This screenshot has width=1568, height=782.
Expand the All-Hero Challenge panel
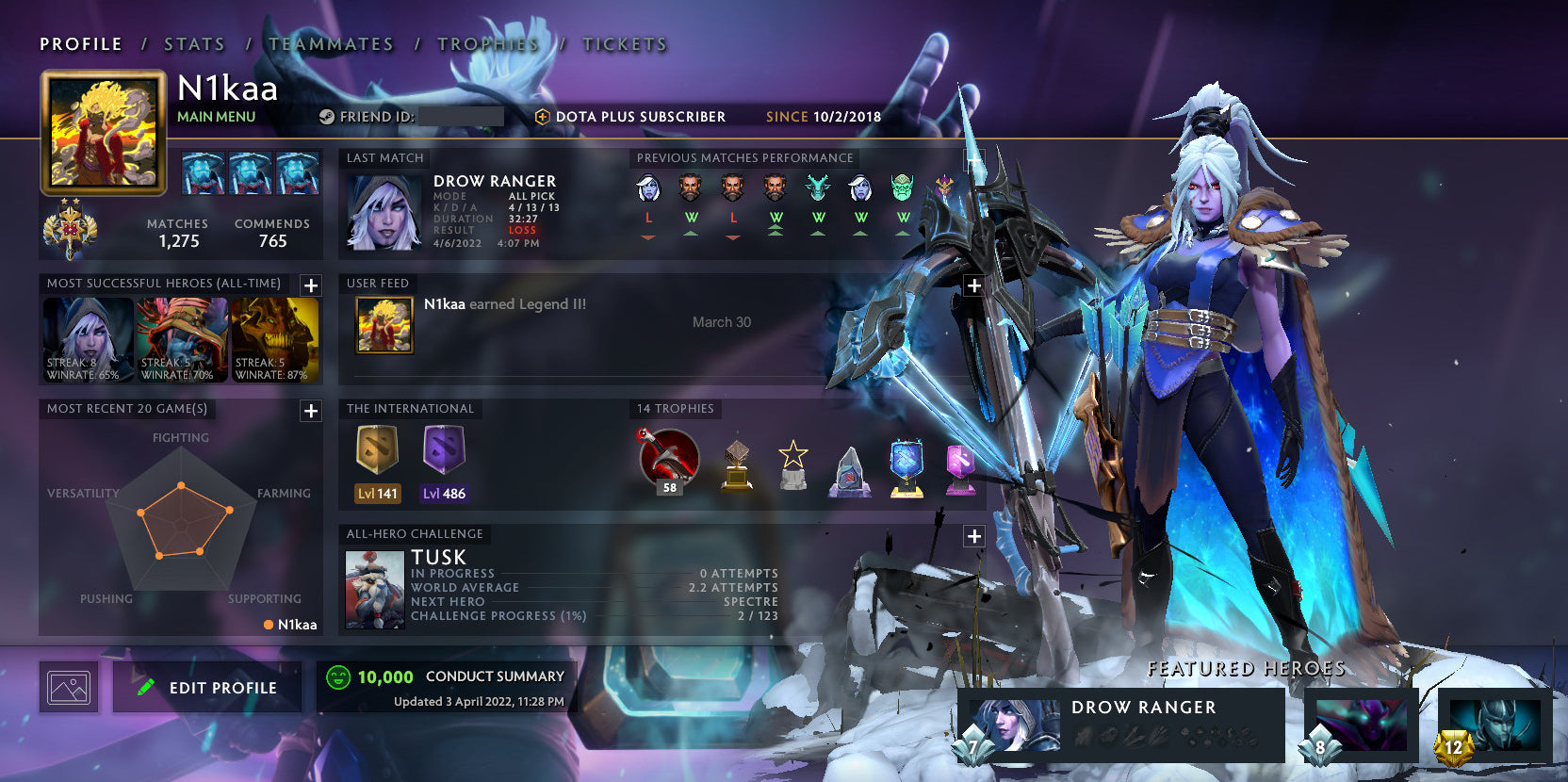[x=974, y=535]
